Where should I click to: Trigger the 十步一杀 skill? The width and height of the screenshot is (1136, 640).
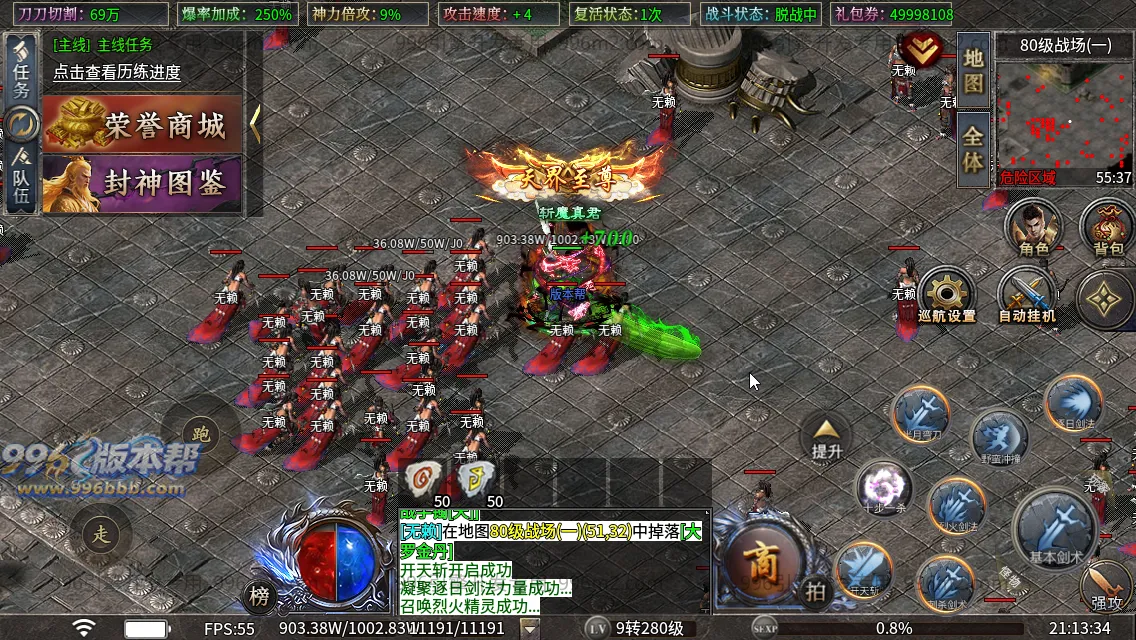[x=883, y=488]
